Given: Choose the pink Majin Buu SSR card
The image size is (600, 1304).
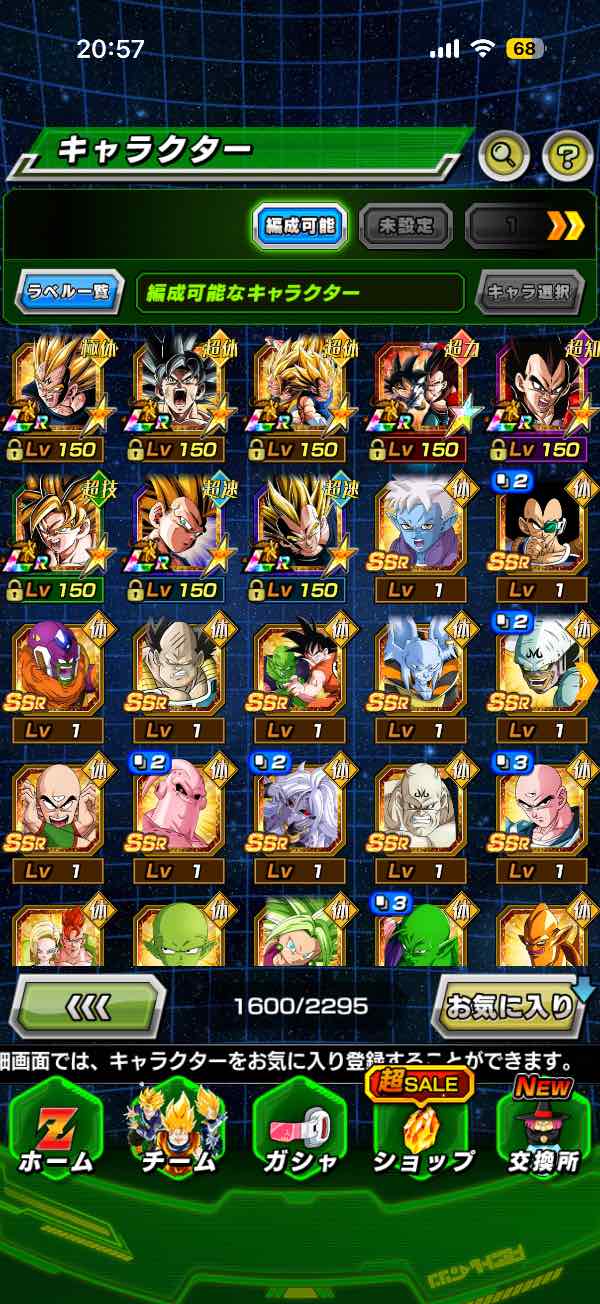Looking at the screenshot, I should (x=178, y=816).
